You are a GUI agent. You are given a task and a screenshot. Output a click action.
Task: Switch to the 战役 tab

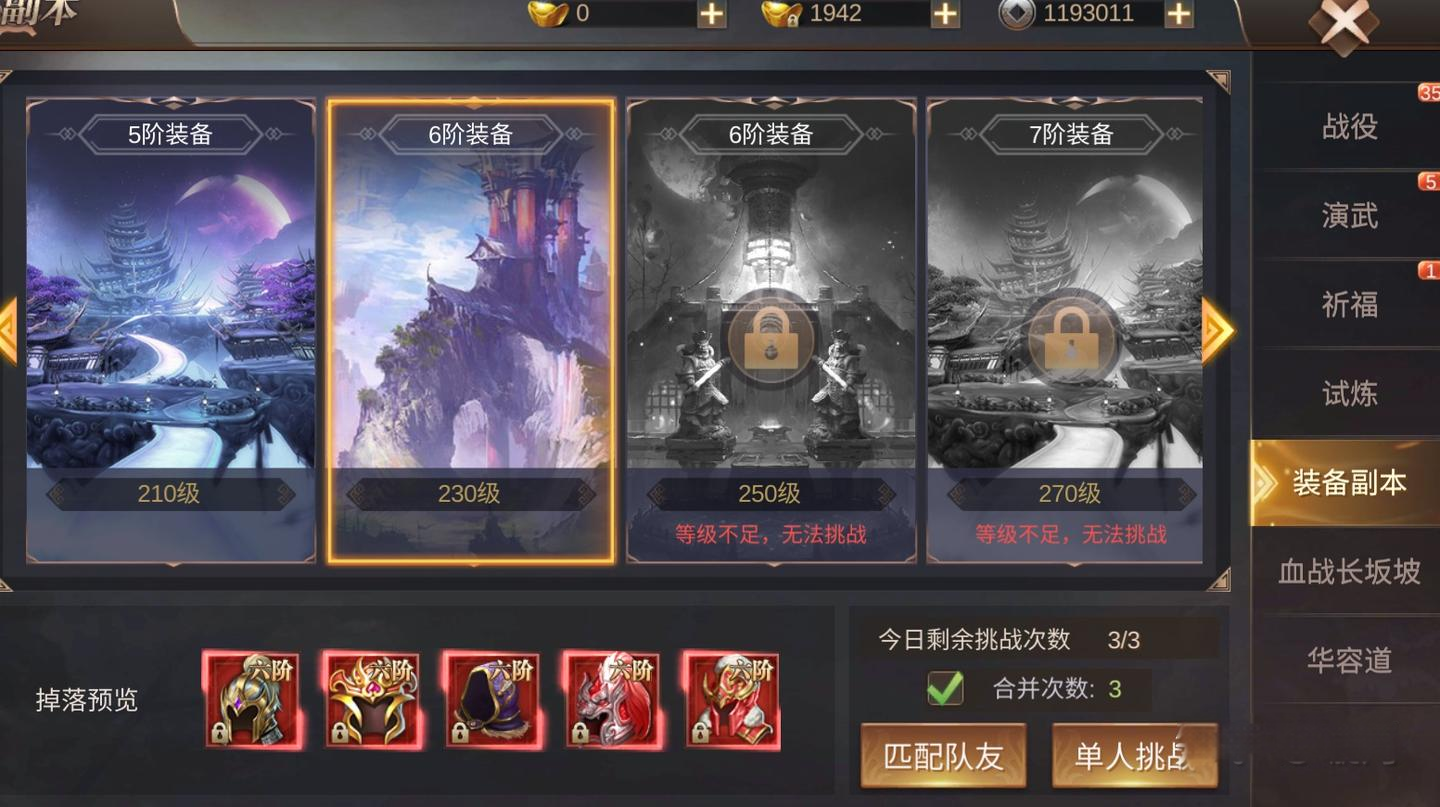(x=1352, y=125)
